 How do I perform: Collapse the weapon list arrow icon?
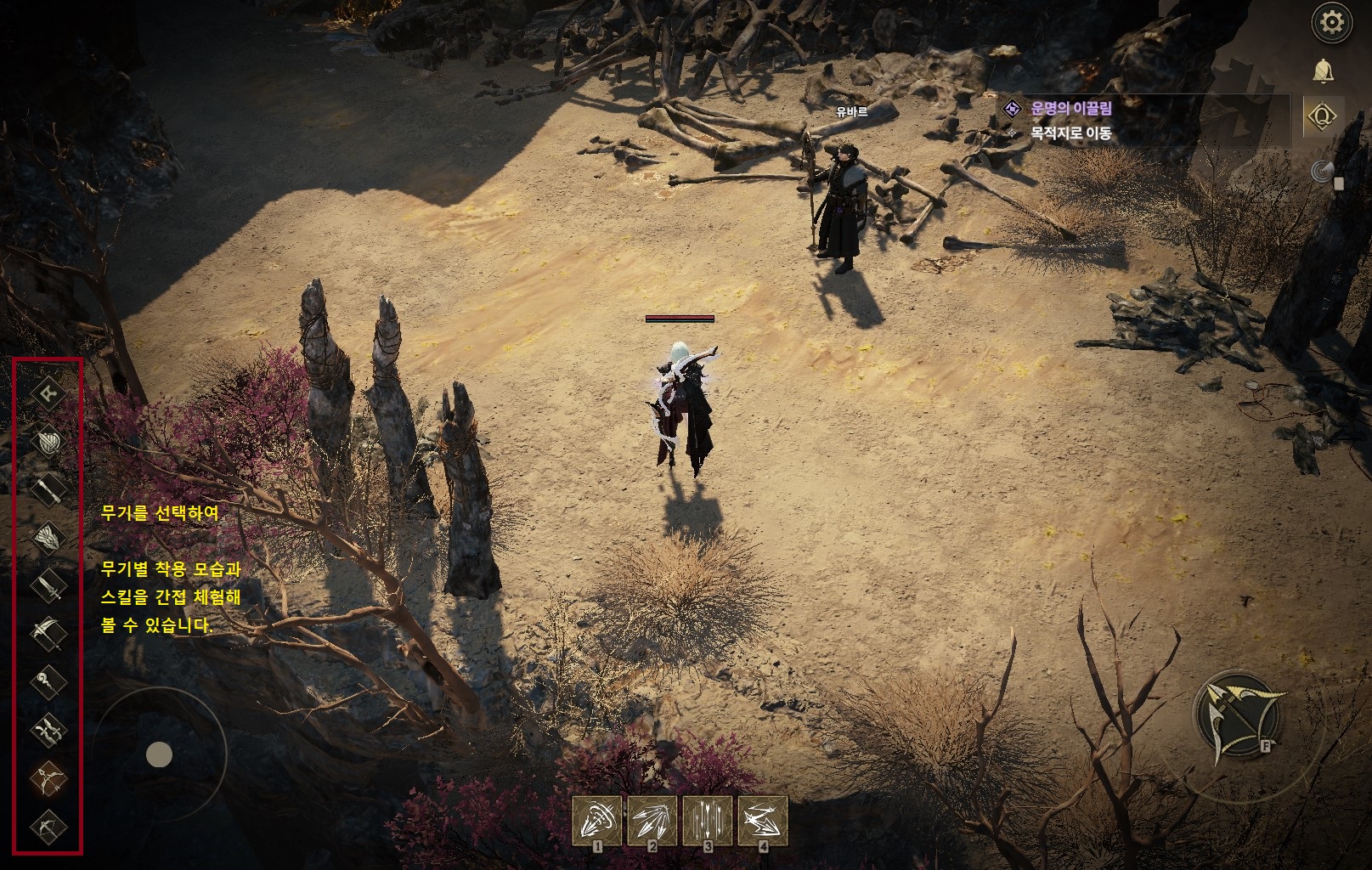48,392
